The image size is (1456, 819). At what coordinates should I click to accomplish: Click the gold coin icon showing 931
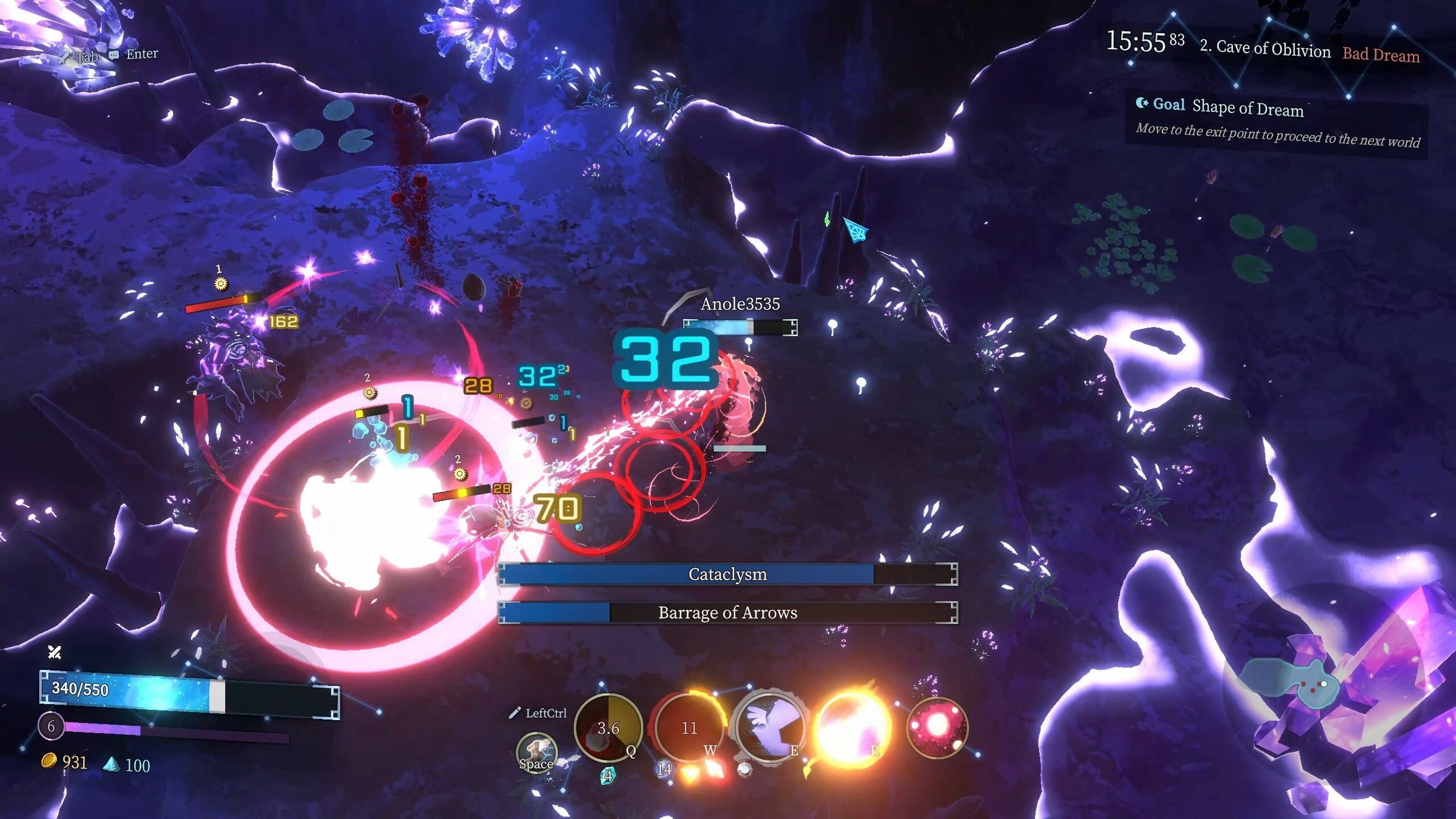coord(50,762)
